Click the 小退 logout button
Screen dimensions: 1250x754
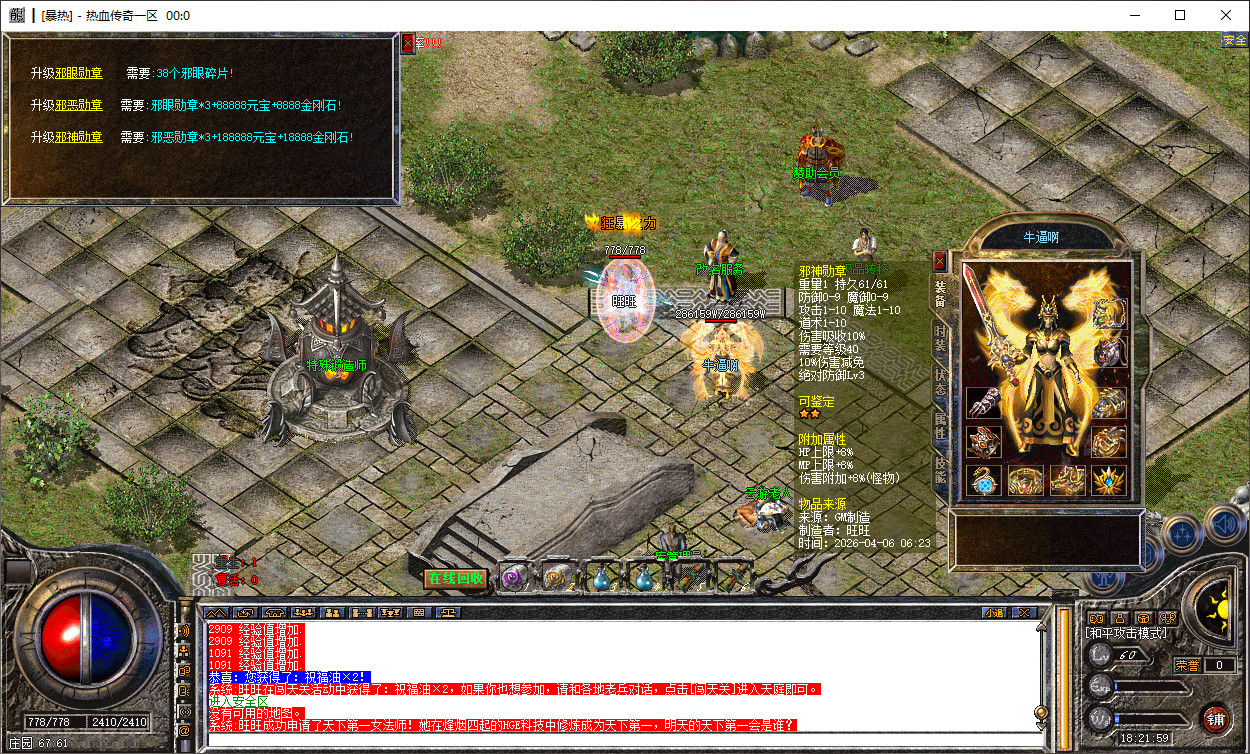coord(993,612)
